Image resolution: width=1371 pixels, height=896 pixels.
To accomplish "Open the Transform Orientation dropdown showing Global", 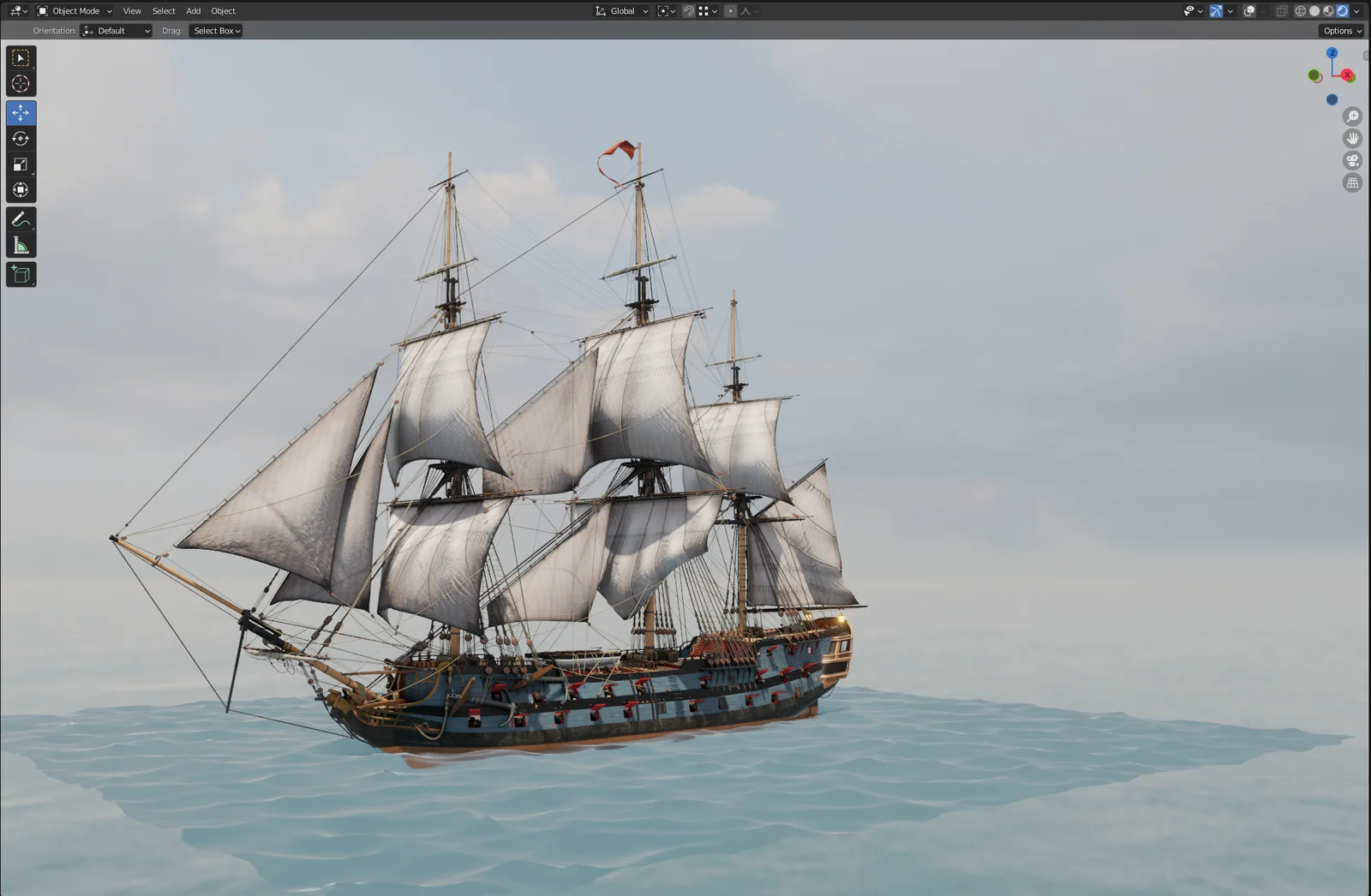I will tap(623, 10).
